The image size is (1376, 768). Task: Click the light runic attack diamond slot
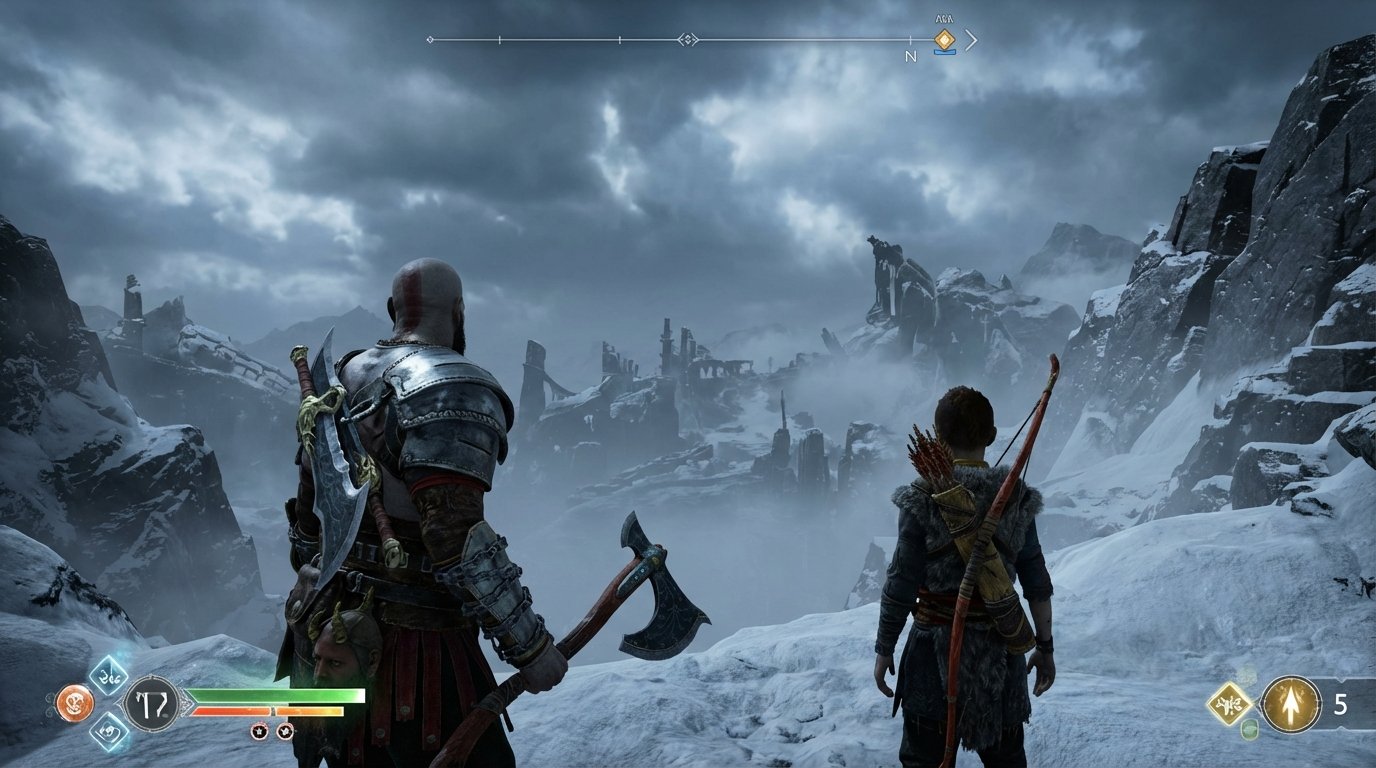pyautogui.click(x=107, y=676)
